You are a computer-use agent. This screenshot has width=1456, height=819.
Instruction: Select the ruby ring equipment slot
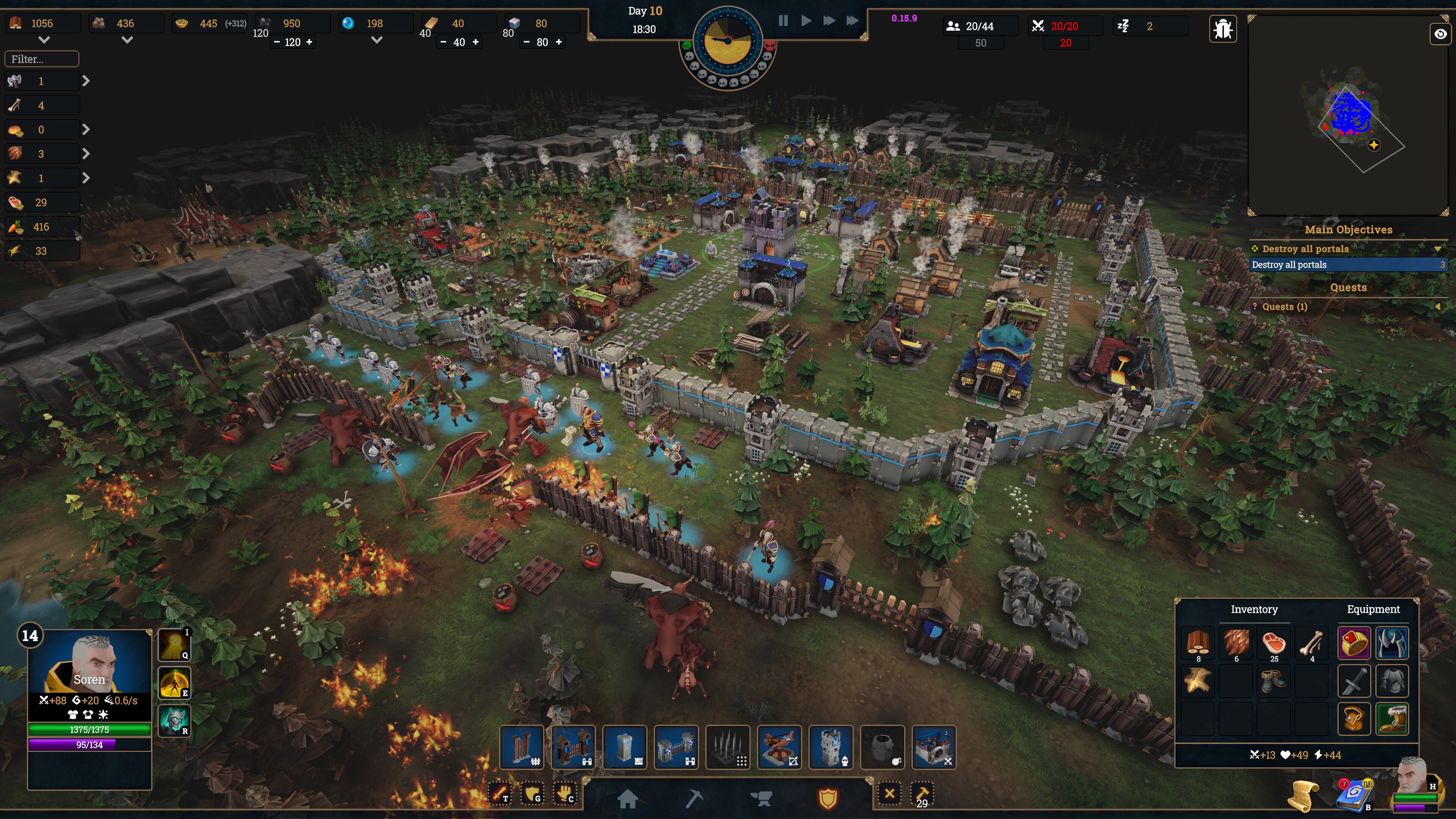click(1354, 643)
